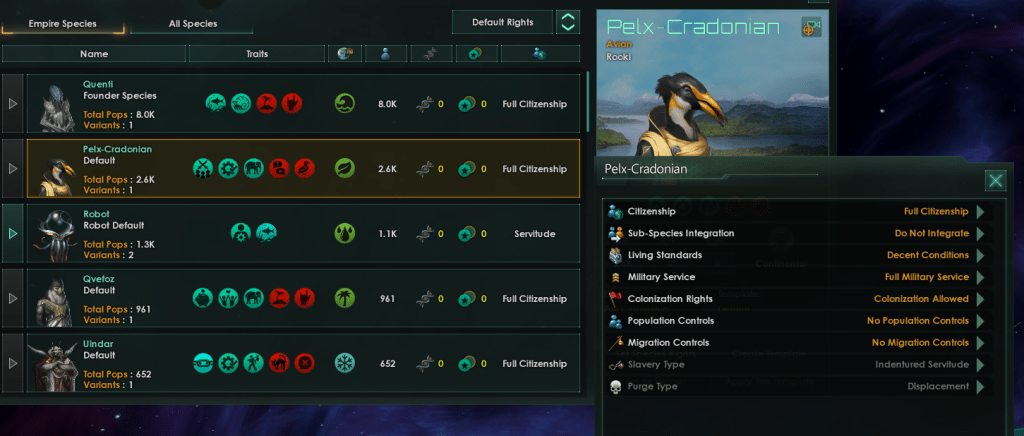Click the orange icon on species portrait
The height and width of the screenshot is (436, 1024).
810,28
